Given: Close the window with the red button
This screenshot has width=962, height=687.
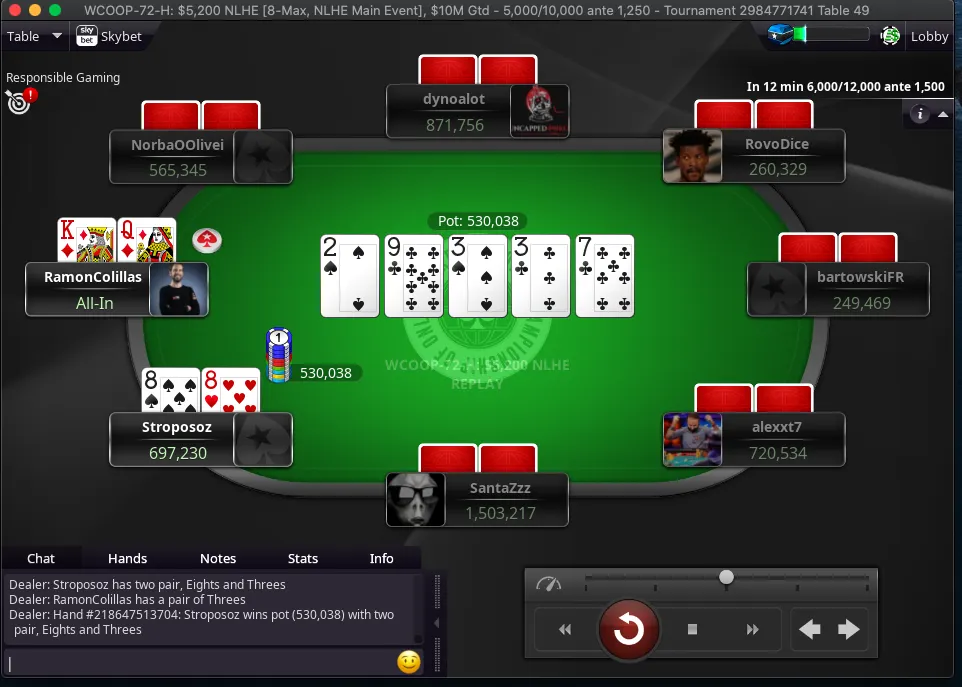Looking at the screenshot, I should click(x=14, y=10).
